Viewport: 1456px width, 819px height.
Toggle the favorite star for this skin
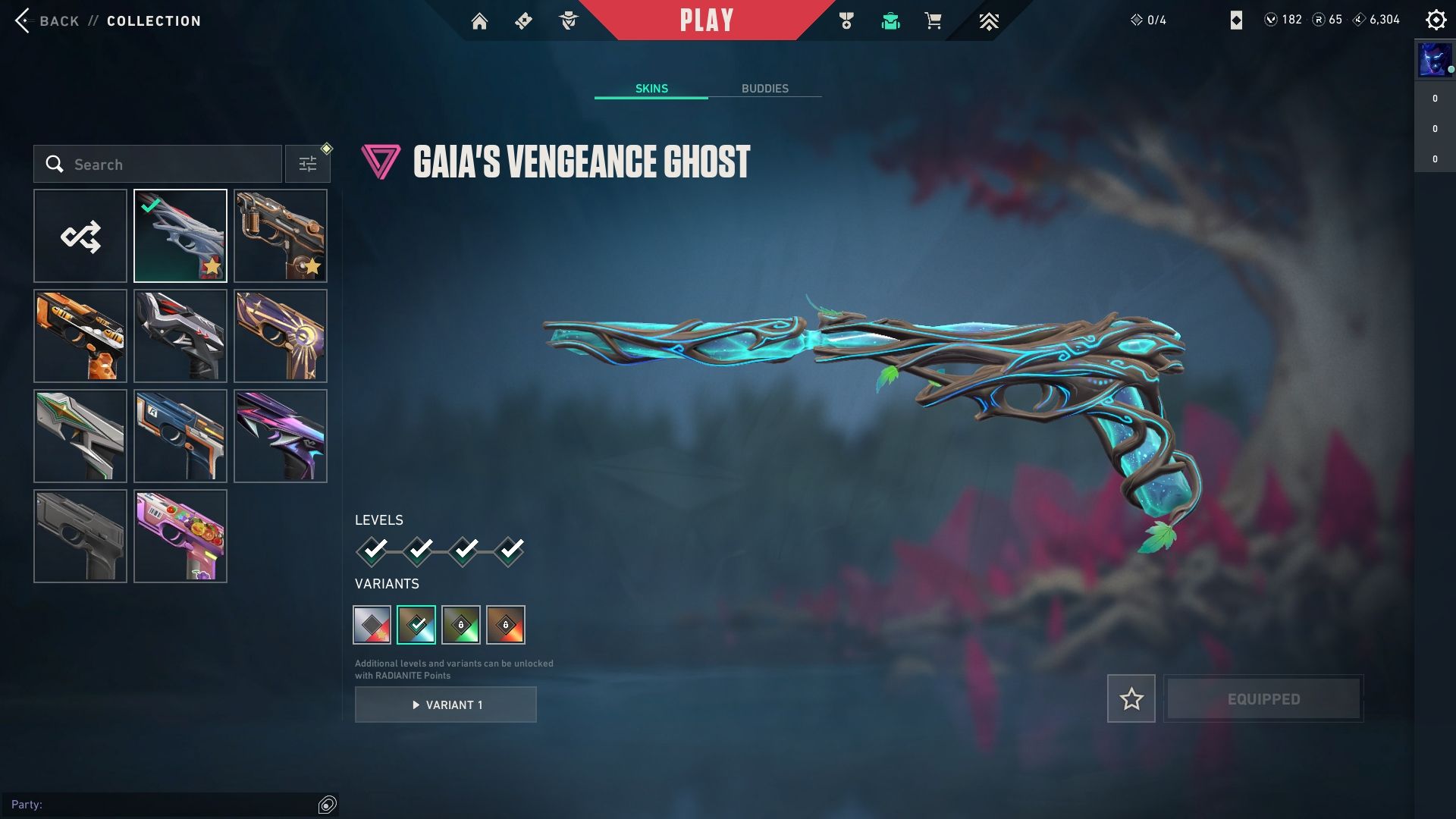click(x=1131, y=698)
